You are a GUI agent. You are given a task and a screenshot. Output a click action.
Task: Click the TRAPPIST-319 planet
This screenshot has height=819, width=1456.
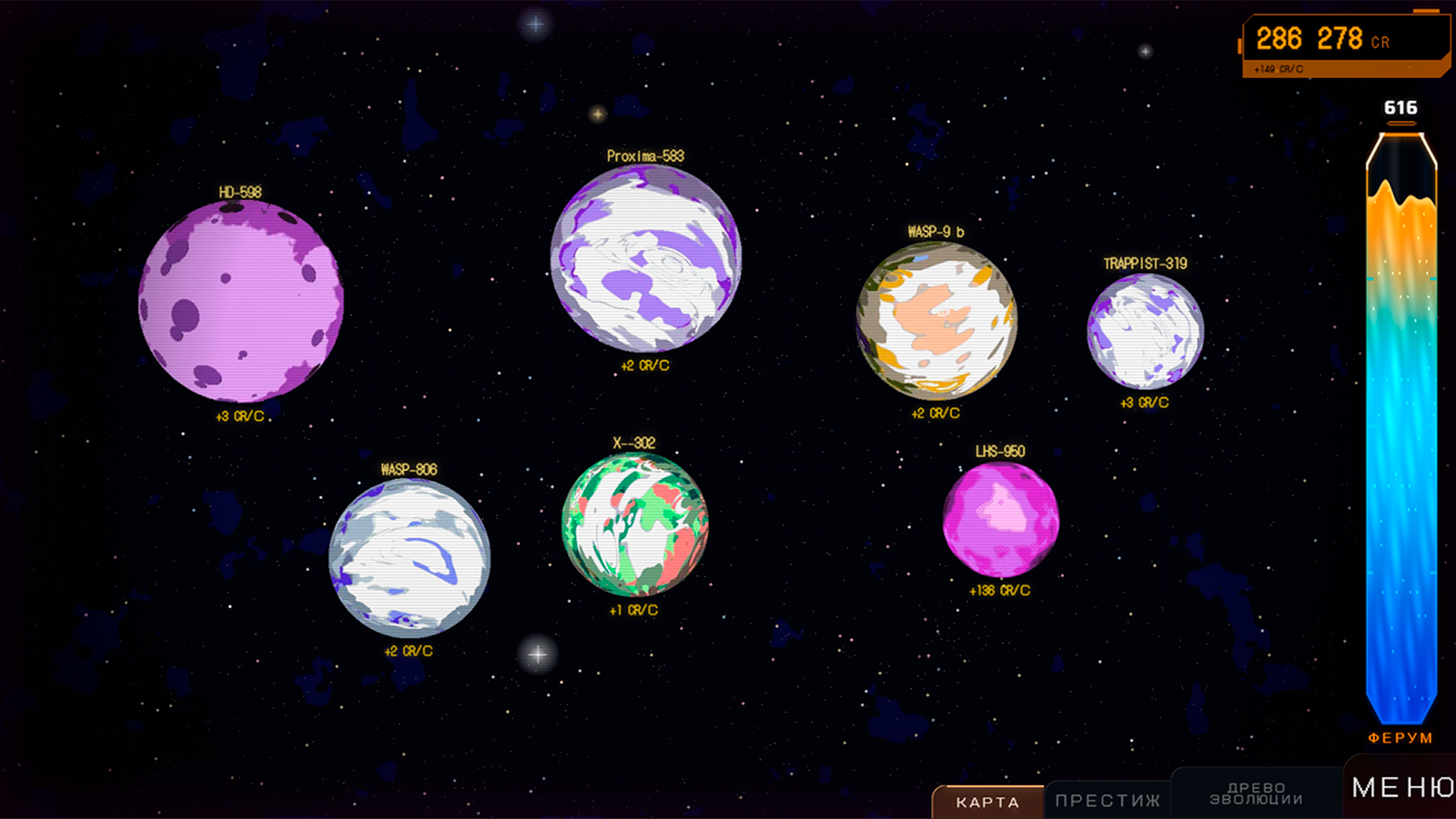click(x=1147, y=334)
